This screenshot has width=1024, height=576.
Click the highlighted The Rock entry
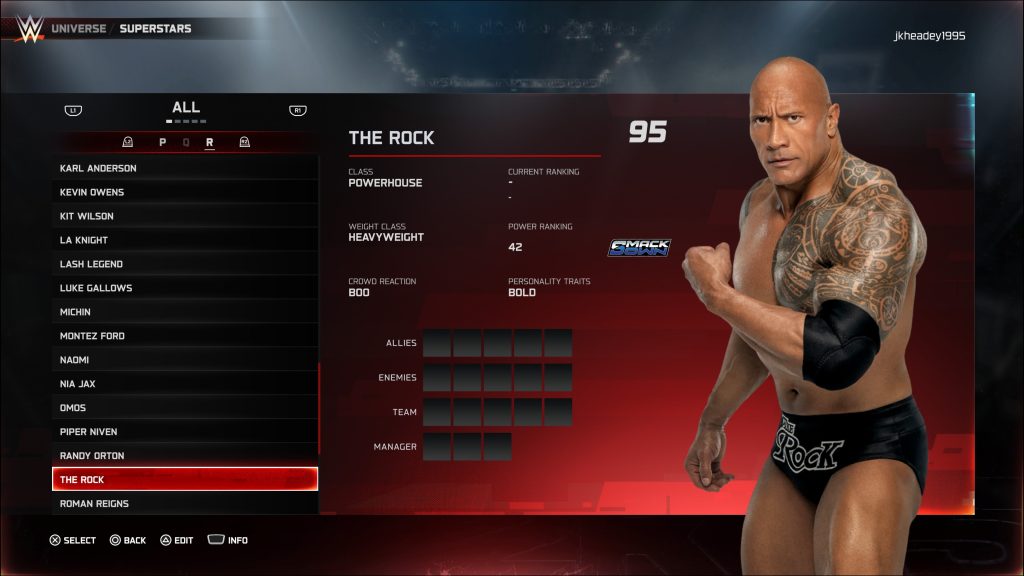[185, 480]
